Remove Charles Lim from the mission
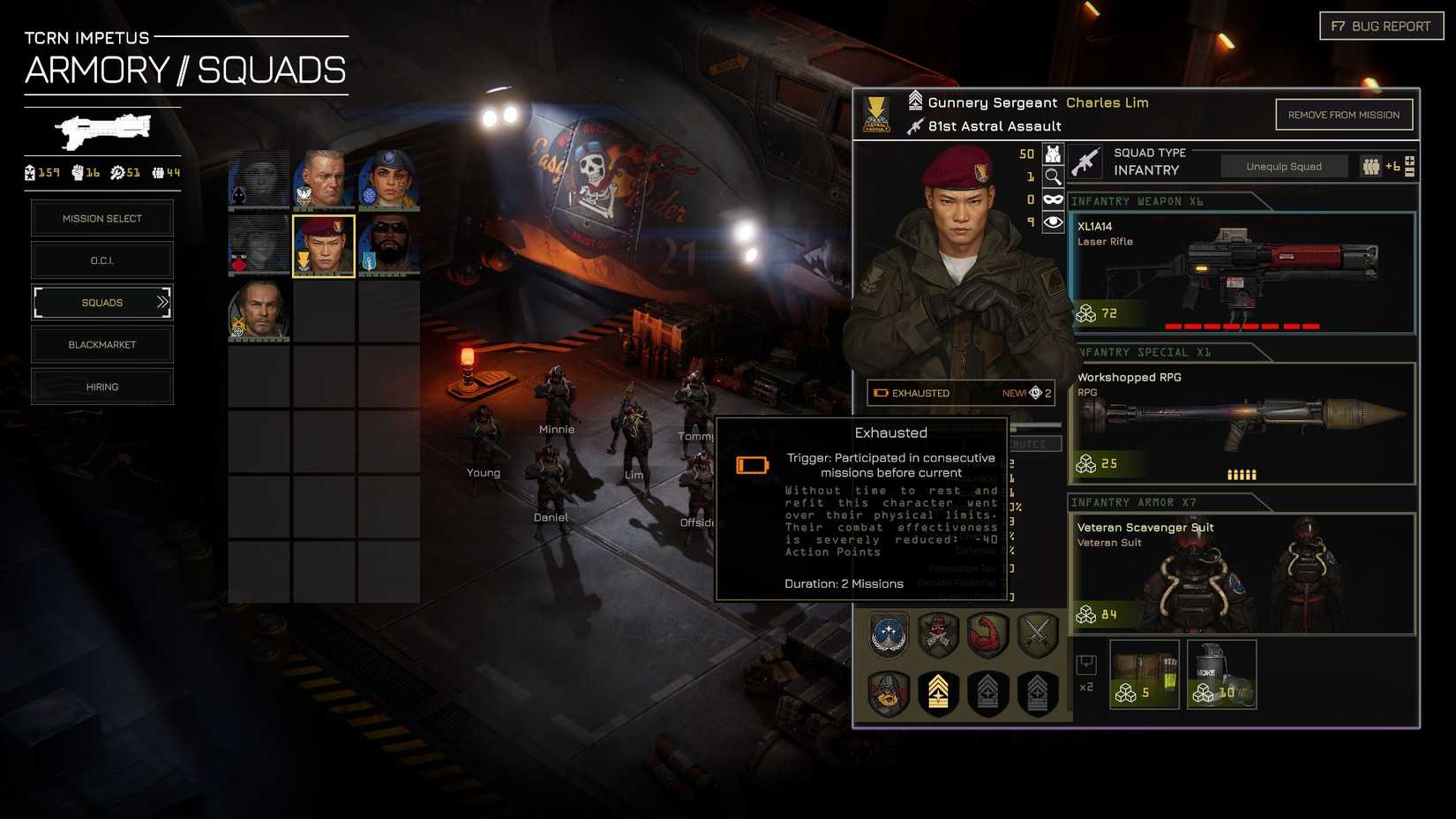This screenshot has width=1456, height=819. tap(1343, 115)
